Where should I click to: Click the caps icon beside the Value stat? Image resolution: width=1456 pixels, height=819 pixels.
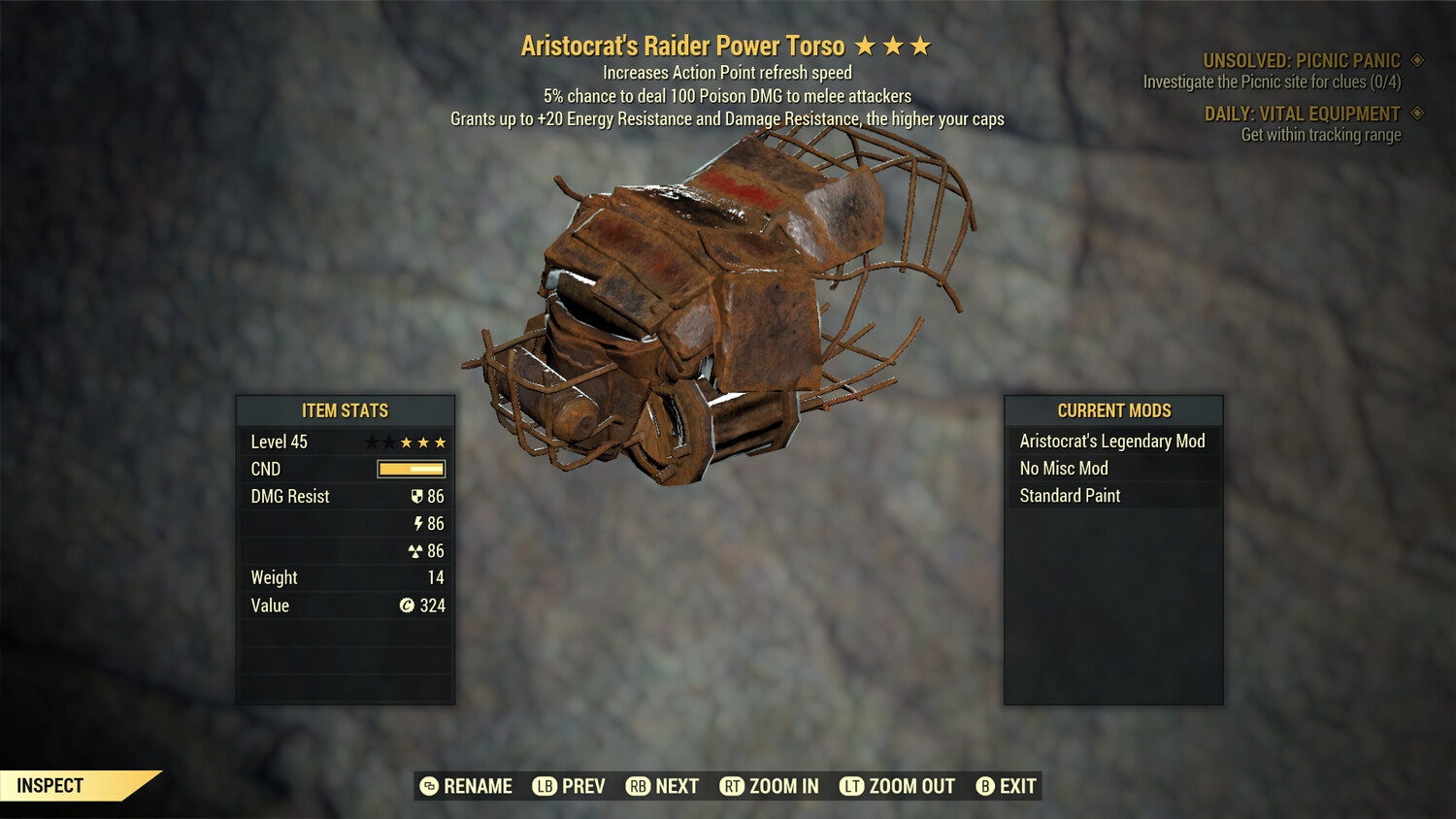point(407,606)
